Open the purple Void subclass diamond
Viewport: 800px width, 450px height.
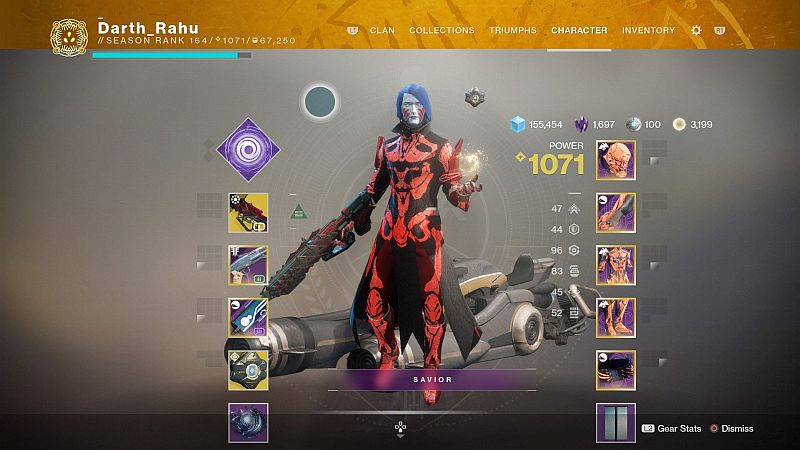point(248,150)
